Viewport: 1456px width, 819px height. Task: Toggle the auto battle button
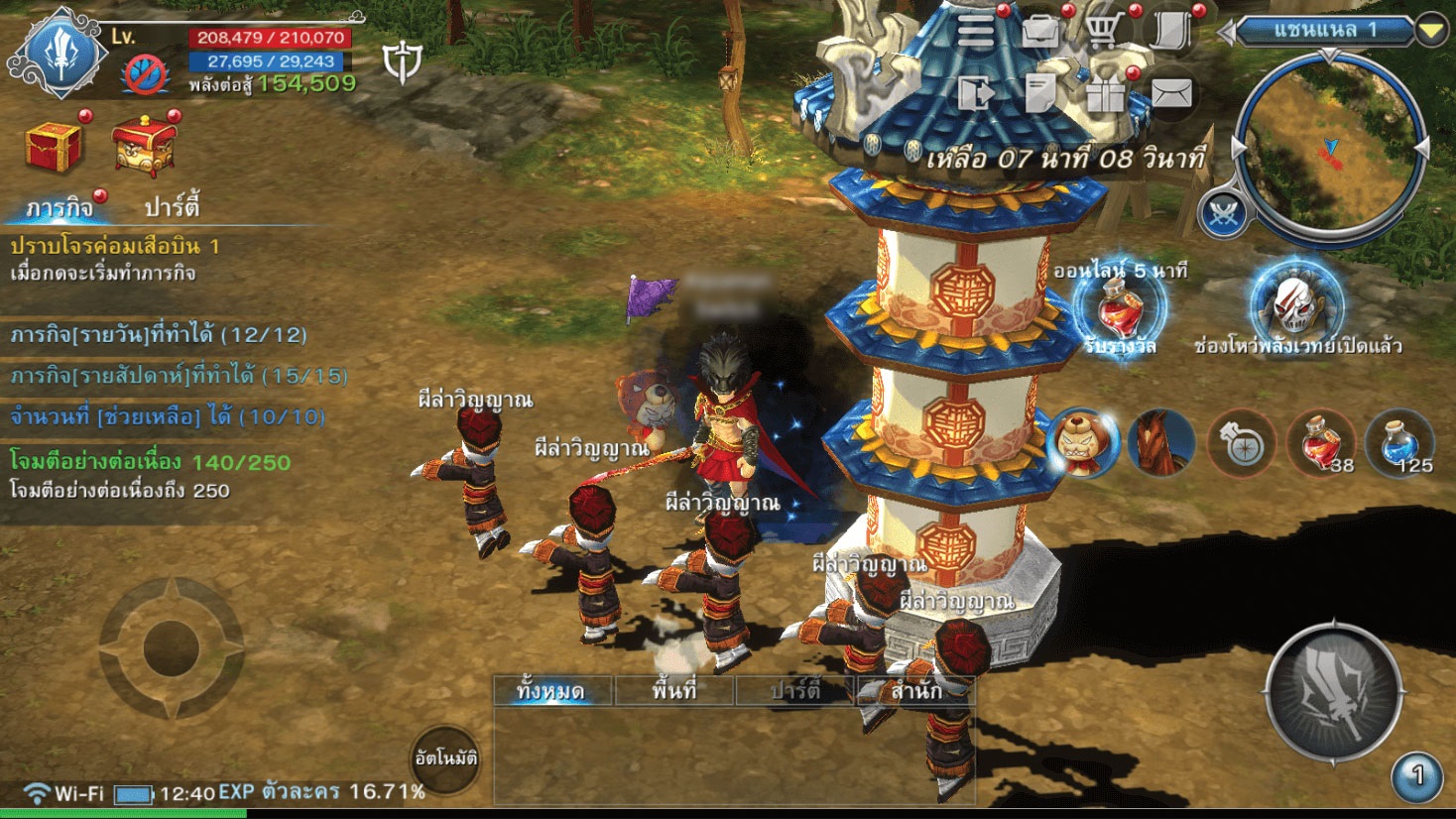click(445, 759)
